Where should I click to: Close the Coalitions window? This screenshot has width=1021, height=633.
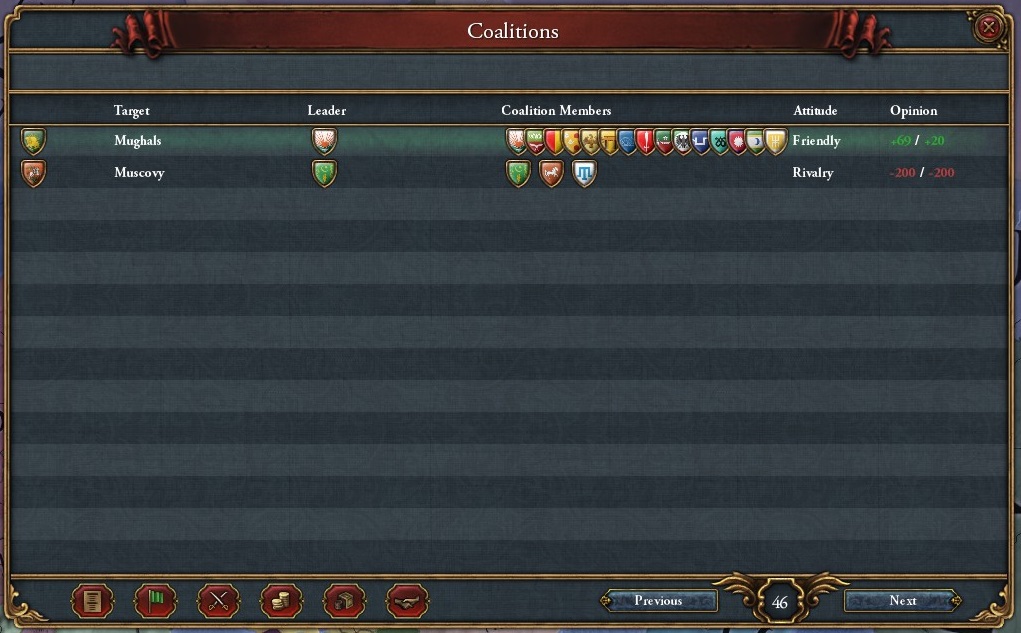pos(989,28)
